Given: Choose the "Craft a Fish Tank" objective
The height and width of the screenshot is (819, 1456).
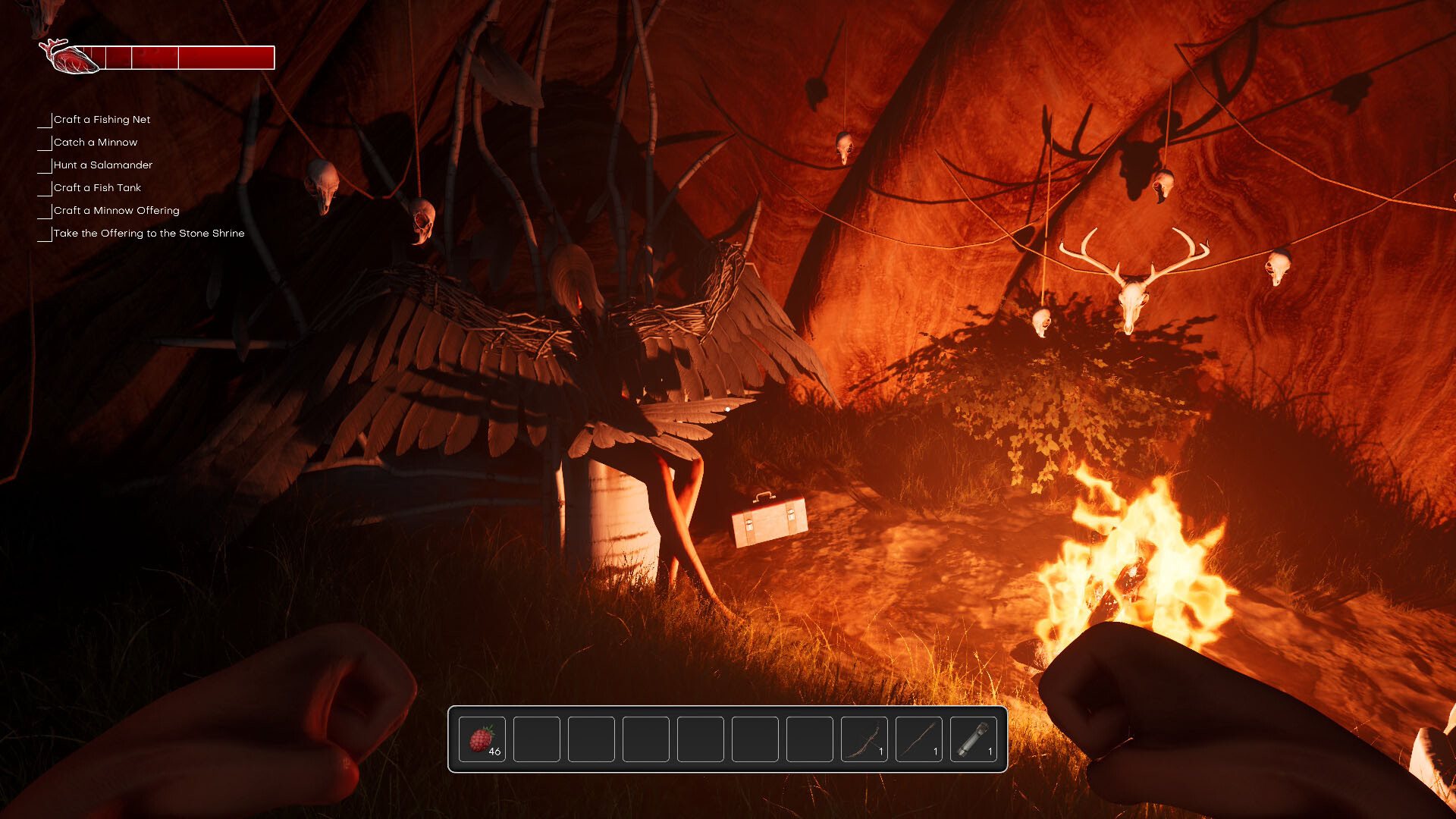Looking at the screenshot, I should (97, 188).
